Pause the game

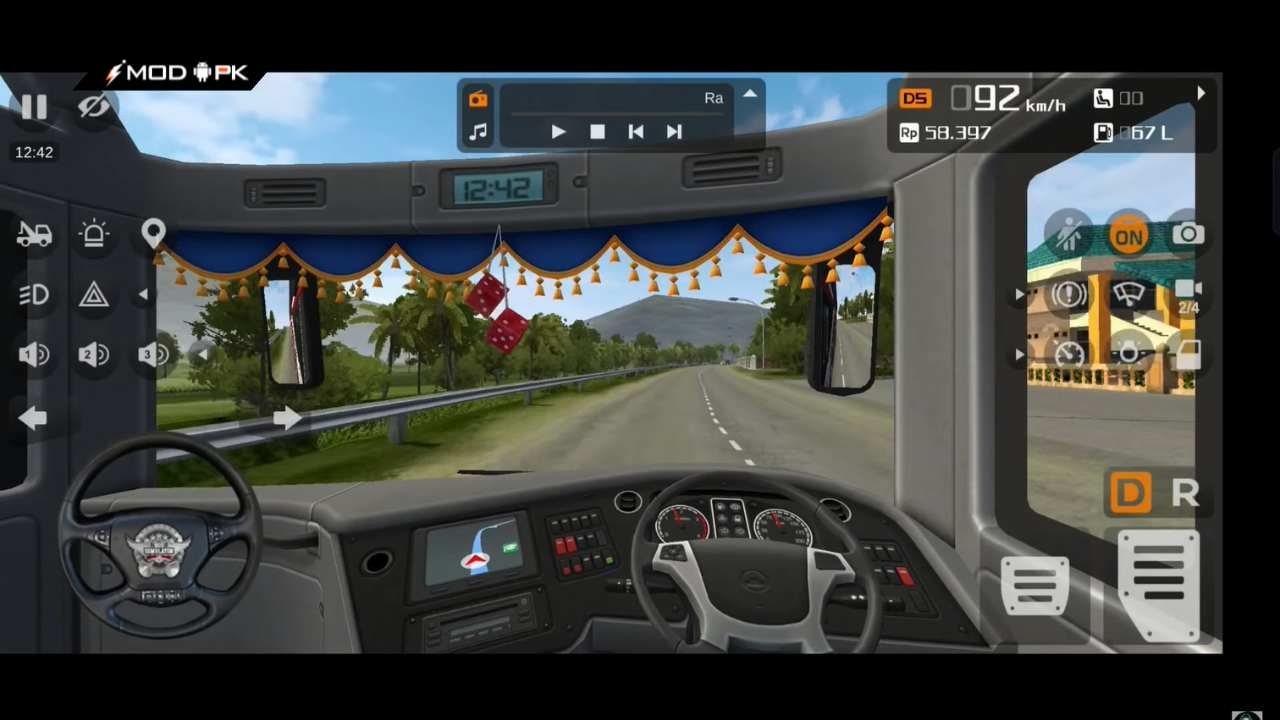click(x=34, y=107)
